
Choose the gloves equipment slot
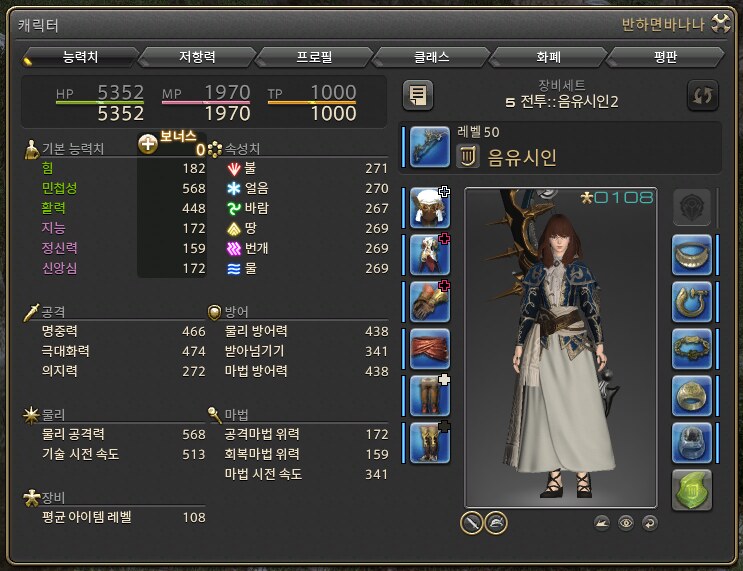point(429,302)
